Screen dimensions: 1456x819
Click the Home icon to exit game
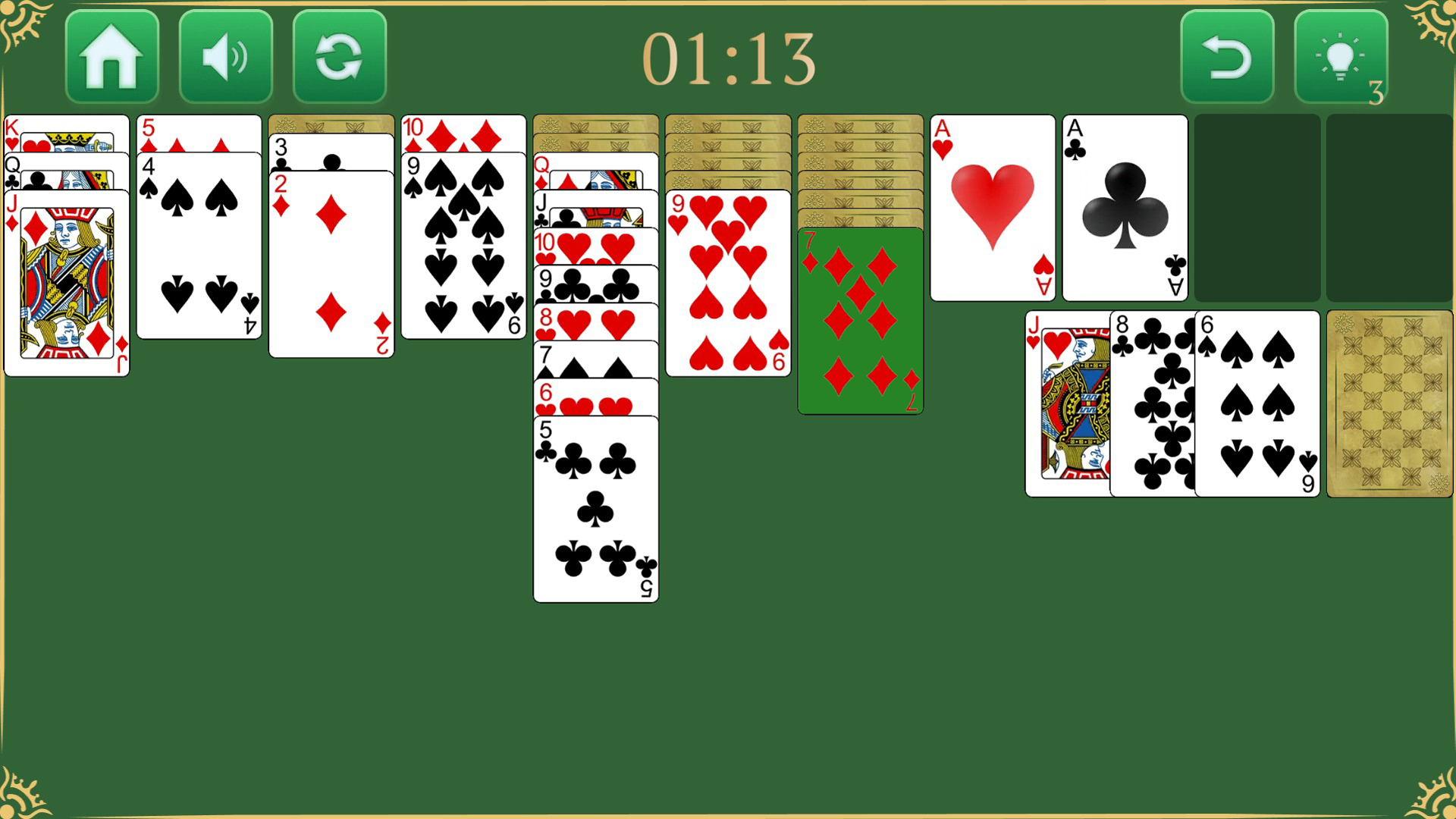point(112,57)
